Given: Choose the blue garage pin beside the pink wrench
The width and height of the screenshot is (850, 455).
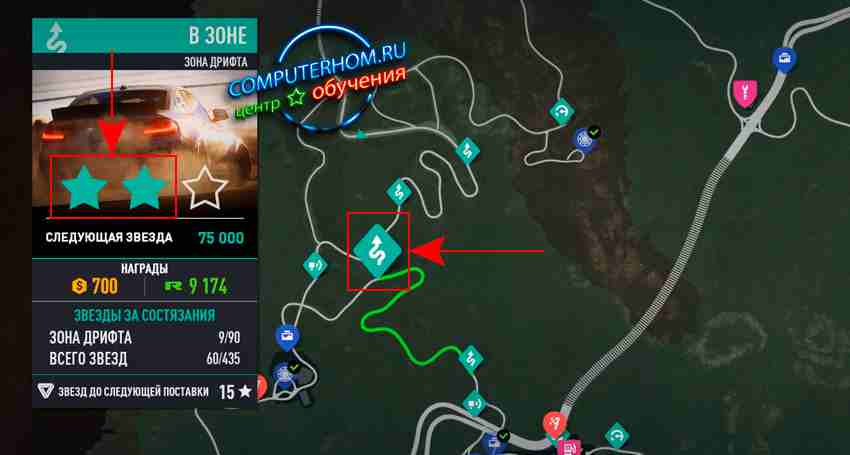Looking at the screenshot, I should coord(785,59).
